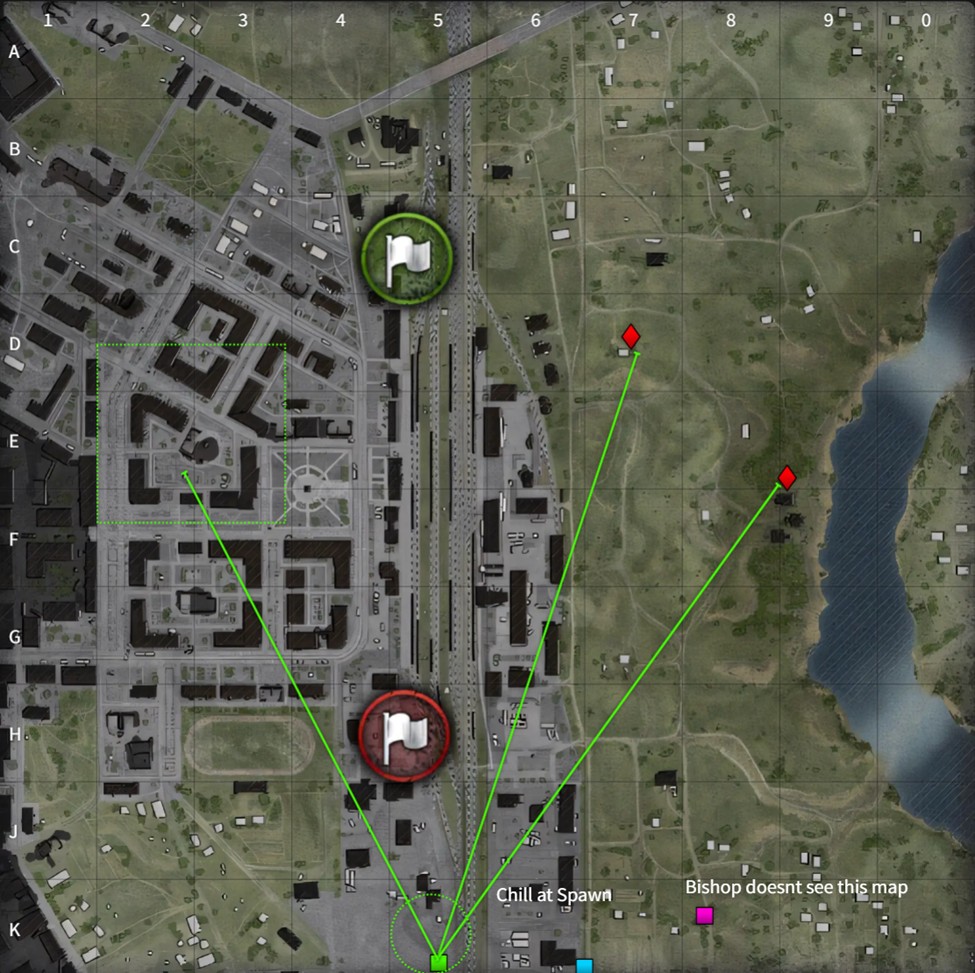Click the red diamond marker in grid D7
Screen dimensions: 975x973
(x=630, y=337)
